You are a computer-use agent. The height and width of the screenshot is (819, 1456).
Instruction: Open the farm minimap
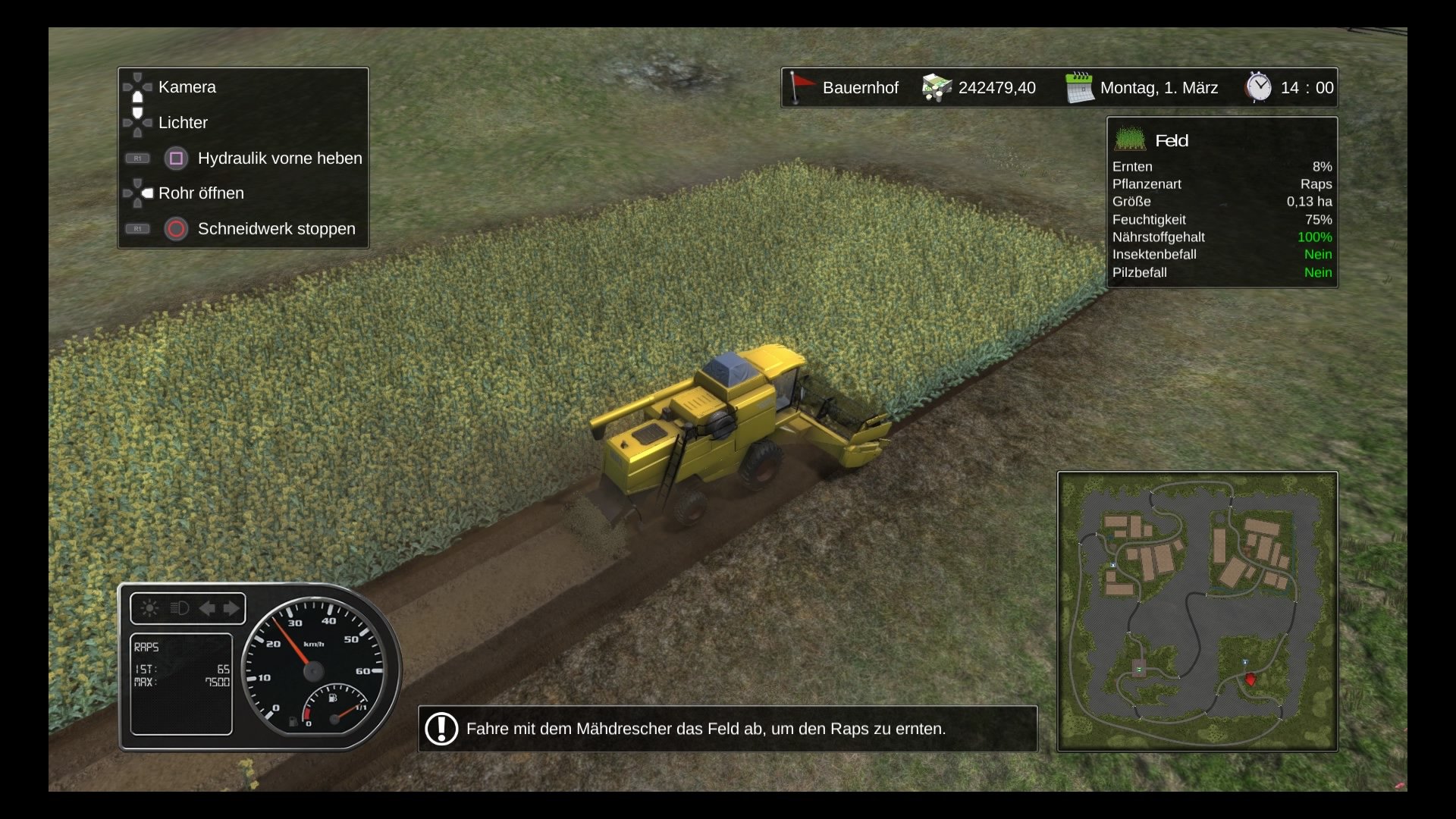click(x=1197, y=611)
